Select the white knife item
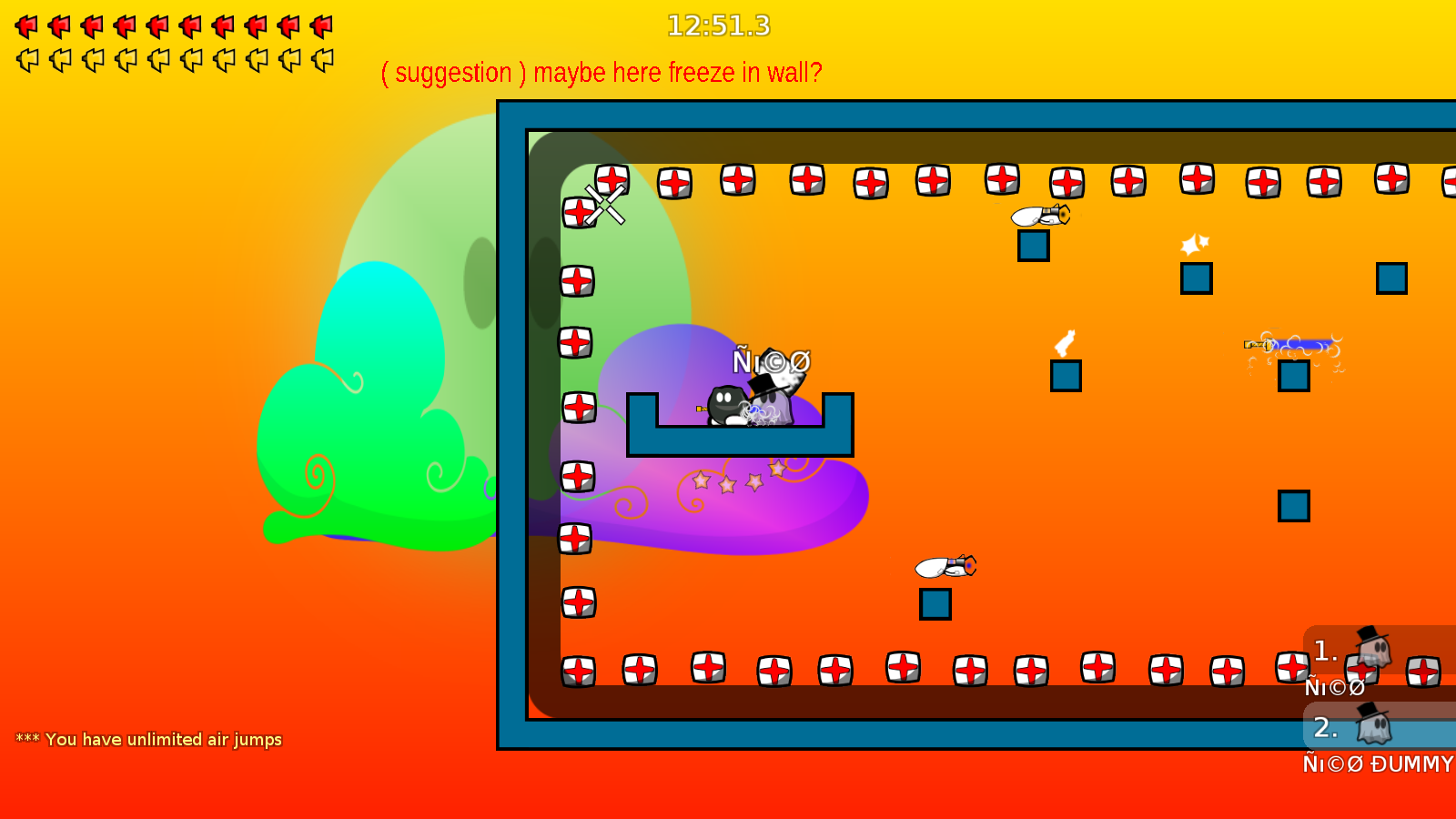Screen dimensions: 1456x819 click(x=1065, y=343)
